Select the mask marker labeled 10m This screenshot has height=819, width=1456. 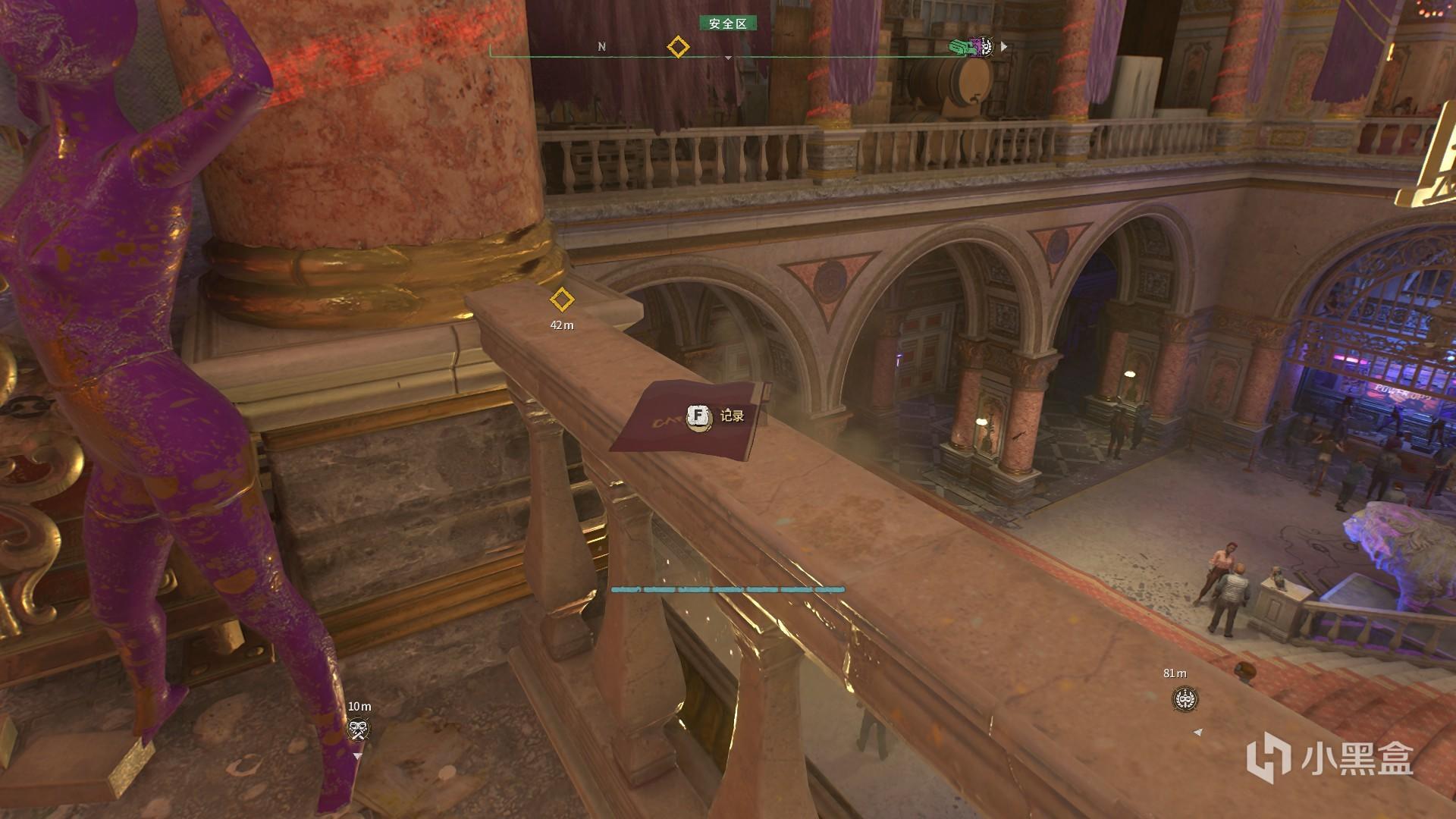coord(359,730)
